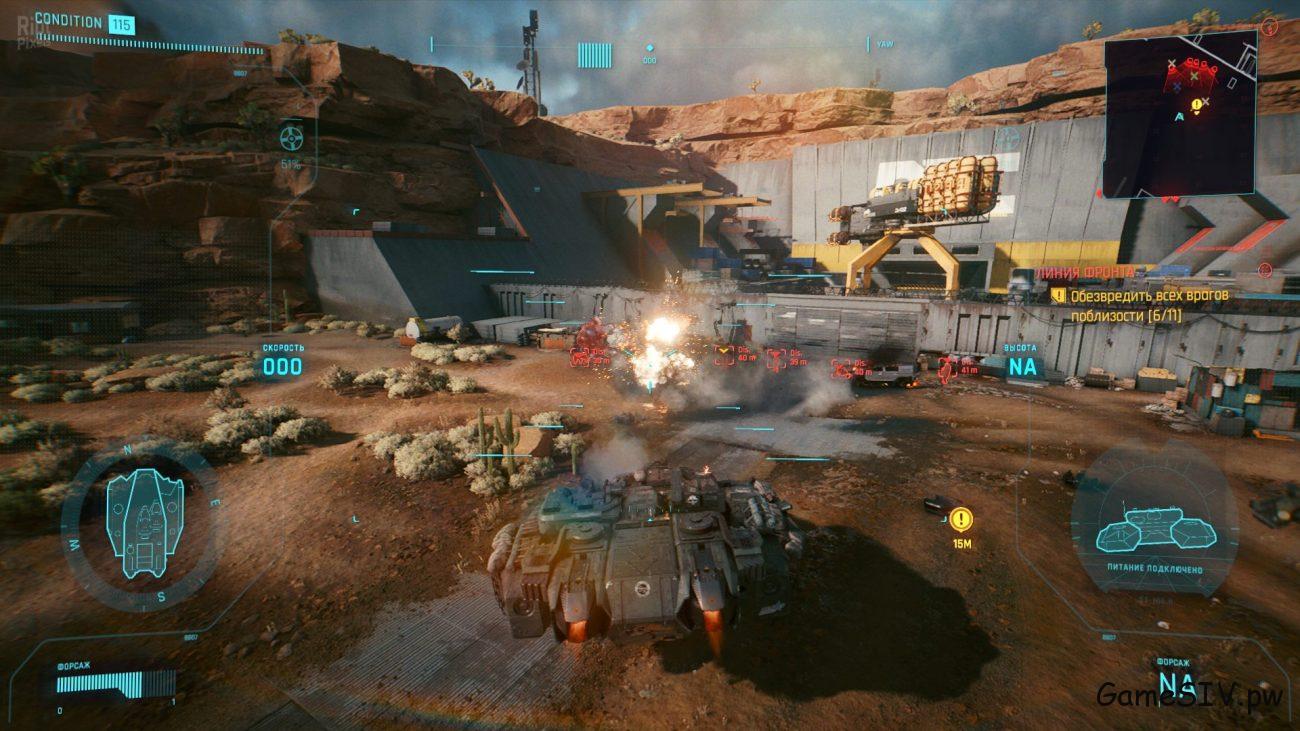Select the "ЛИНИЯ ФРОНТА" quest title
Image resolution: width=1300 pixels, height=731 pixels.
click(1085, 272)
